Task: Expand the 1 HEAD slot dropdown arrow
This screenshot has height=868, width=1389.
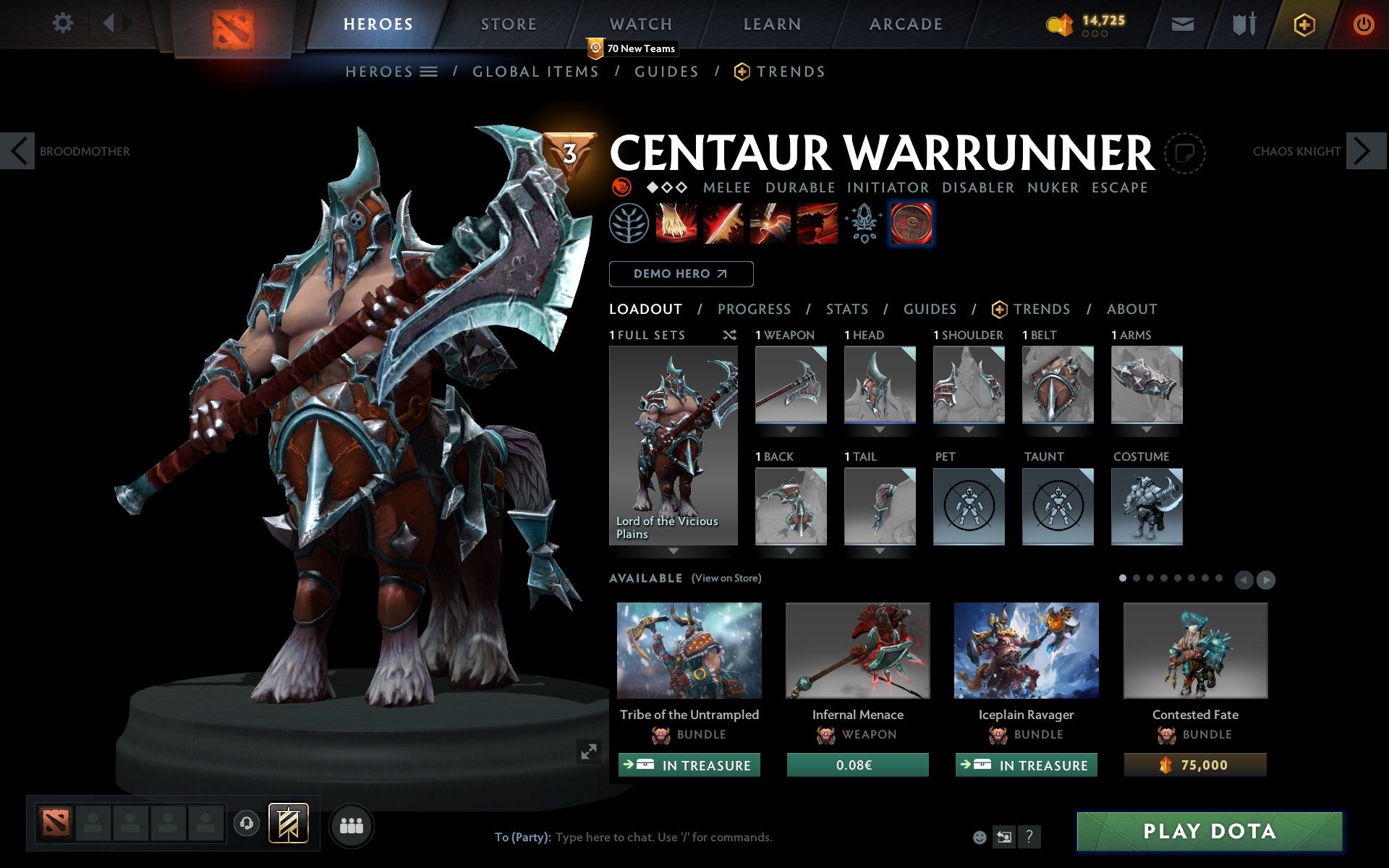Action: [880, 428]
